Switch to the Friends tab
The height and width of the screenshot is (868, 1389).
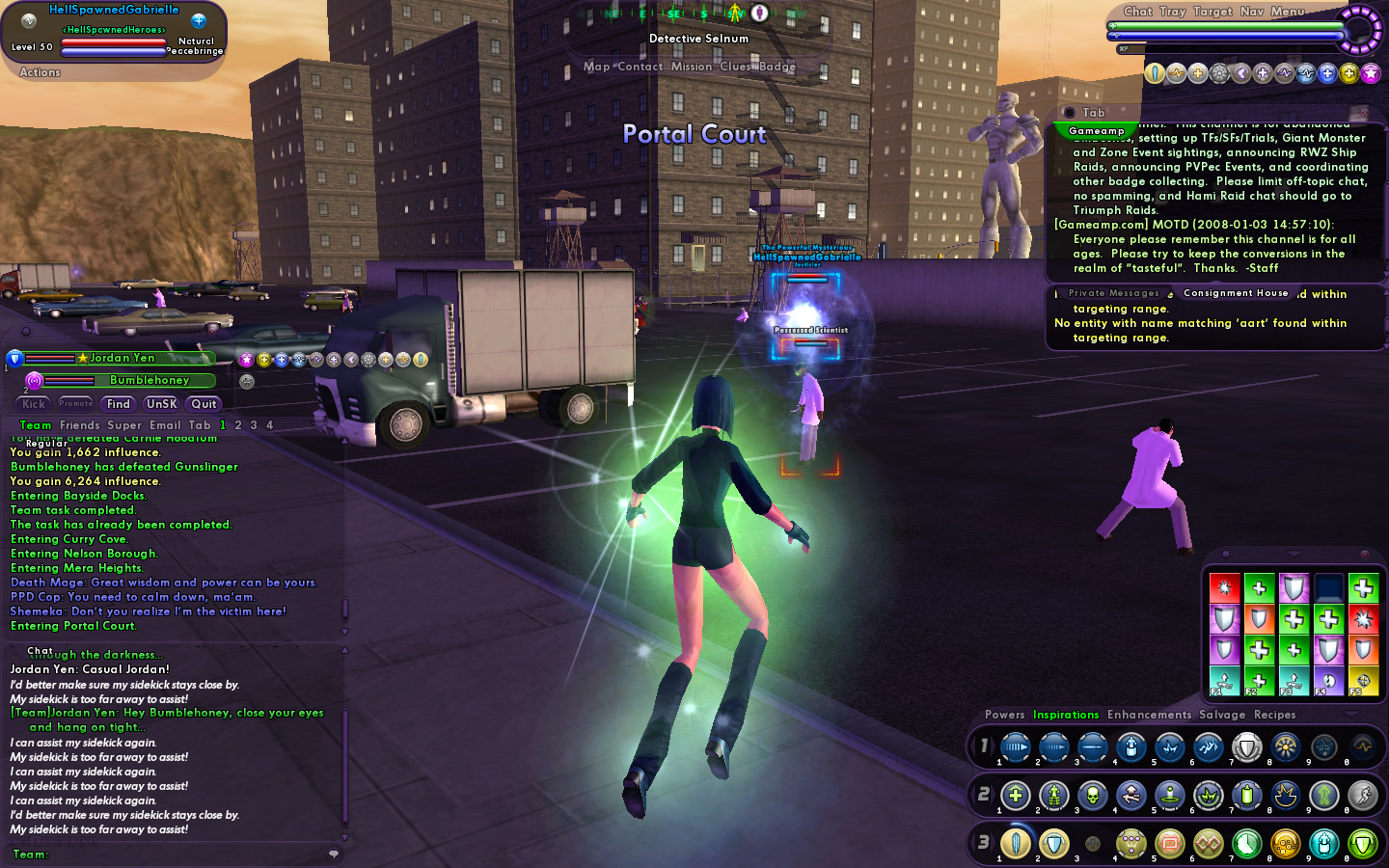79,425
